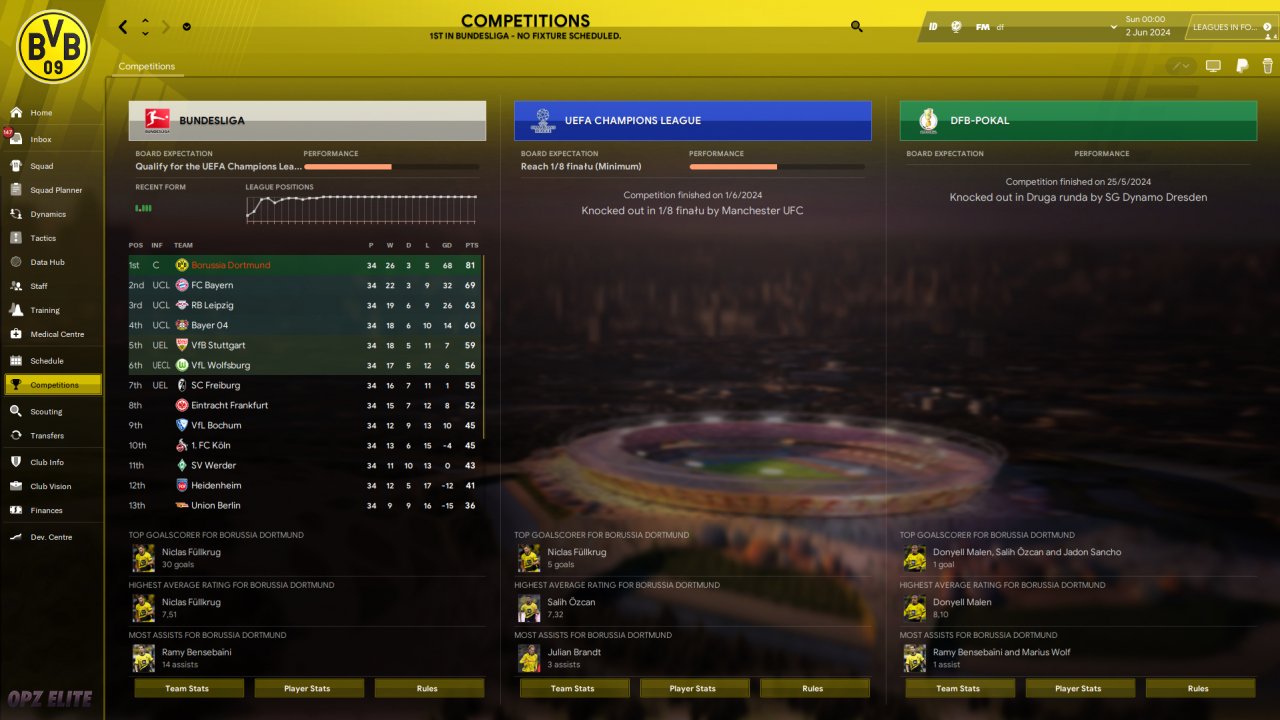Select FC Bayern in the league table

[x=212, y=285]
